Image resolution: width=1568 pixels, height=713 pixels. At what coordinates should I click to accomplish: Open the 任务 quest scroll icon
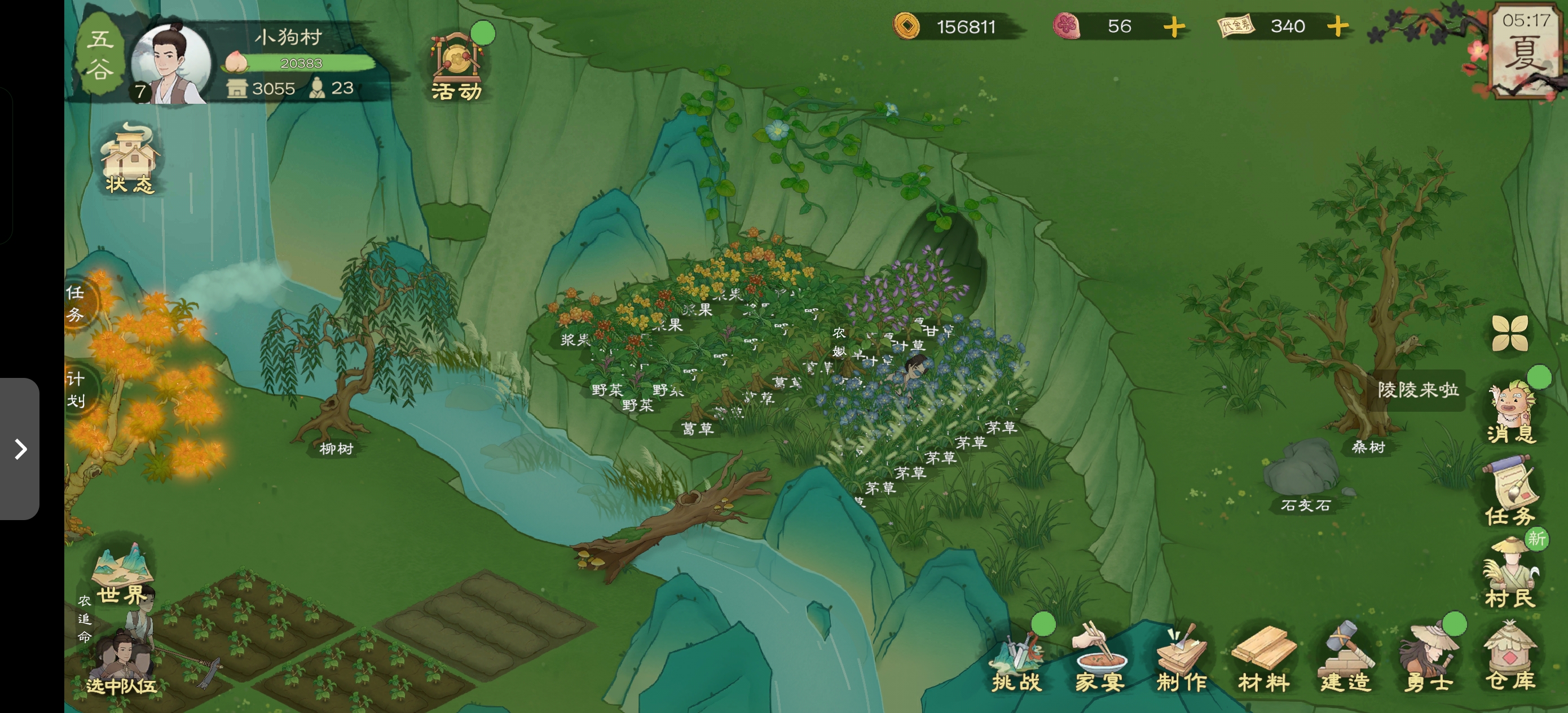(x=1510, y=493)
